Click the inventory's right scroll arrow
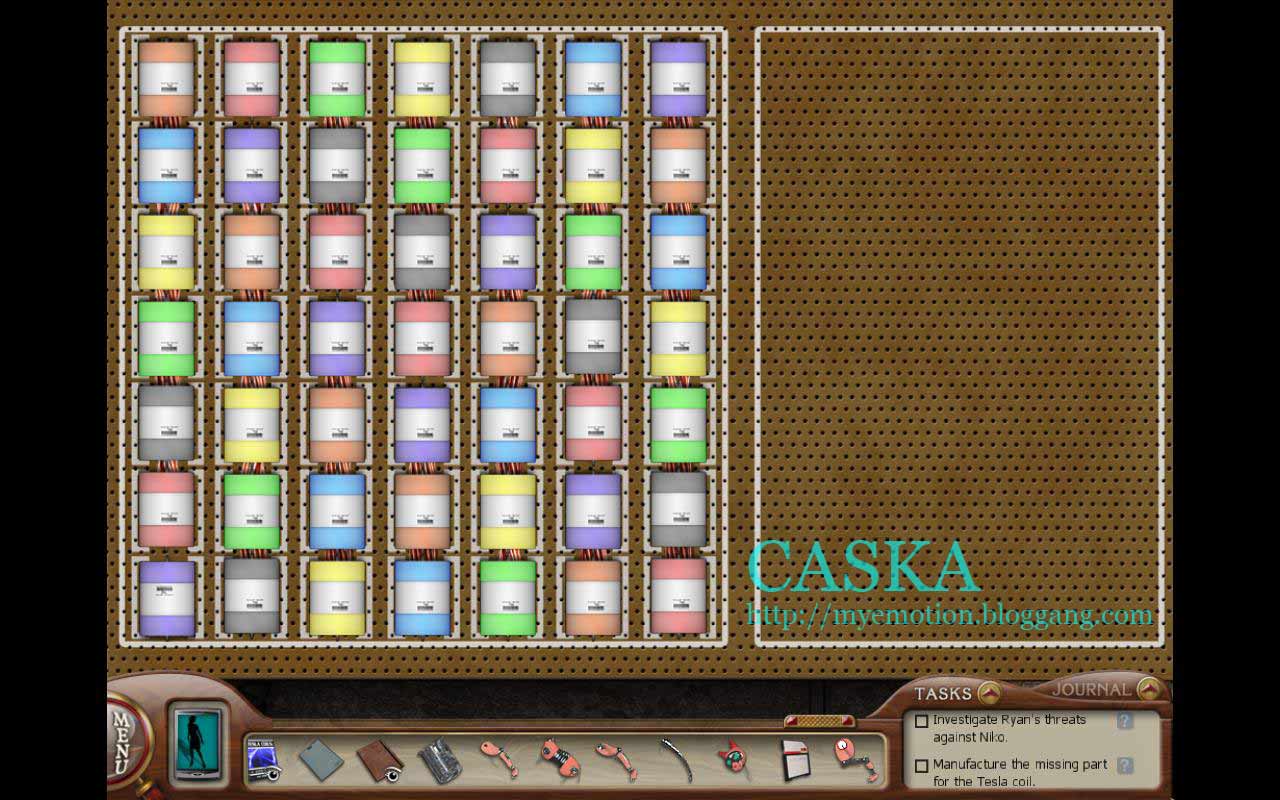This screenshot has width=1280, height=800. 849,721
